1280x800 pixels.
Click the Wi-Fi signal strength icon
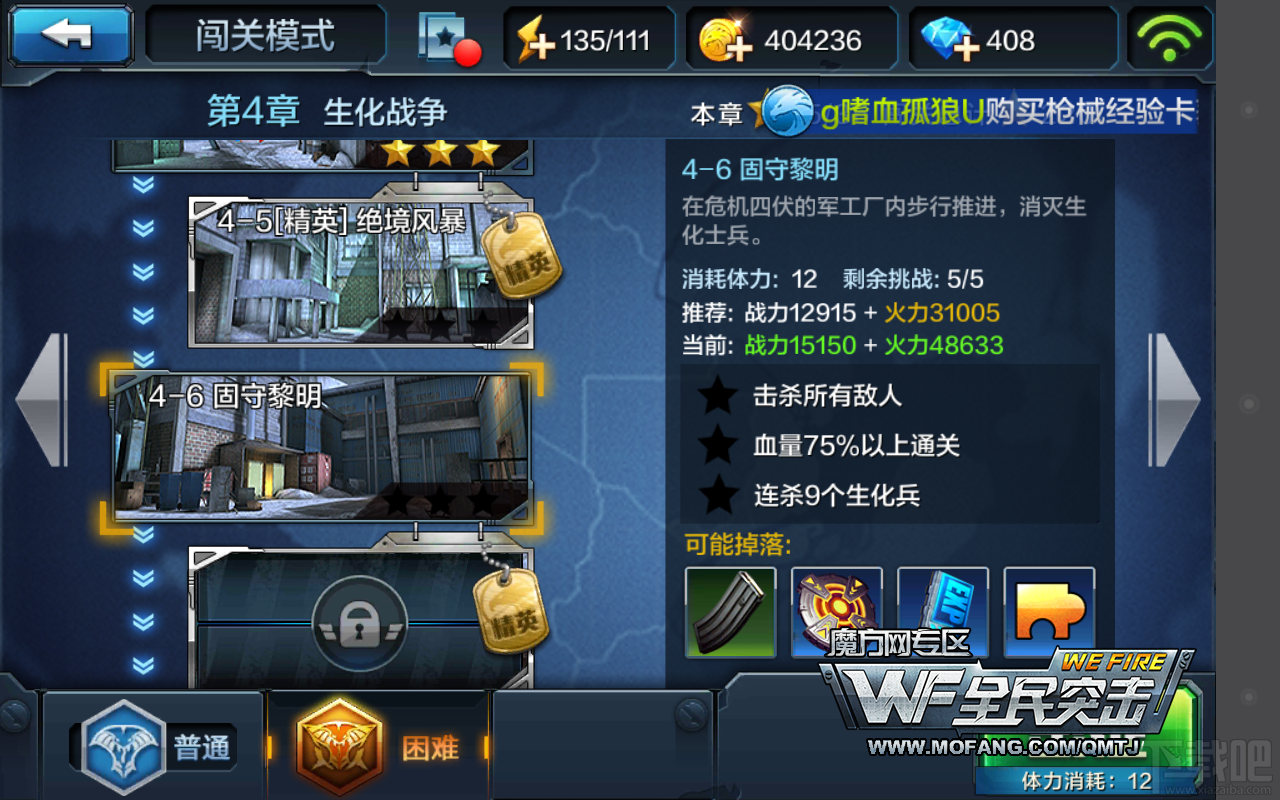pyautogui.click(x=1169, y=37)
